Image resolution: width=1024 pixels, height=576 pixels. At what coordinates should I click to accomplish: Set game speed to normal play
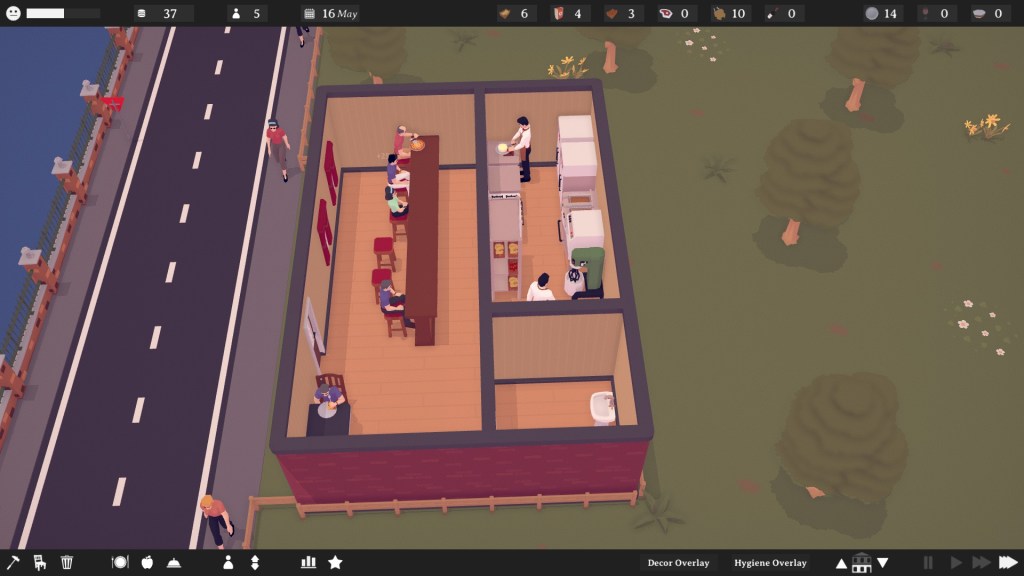point(955,563)
